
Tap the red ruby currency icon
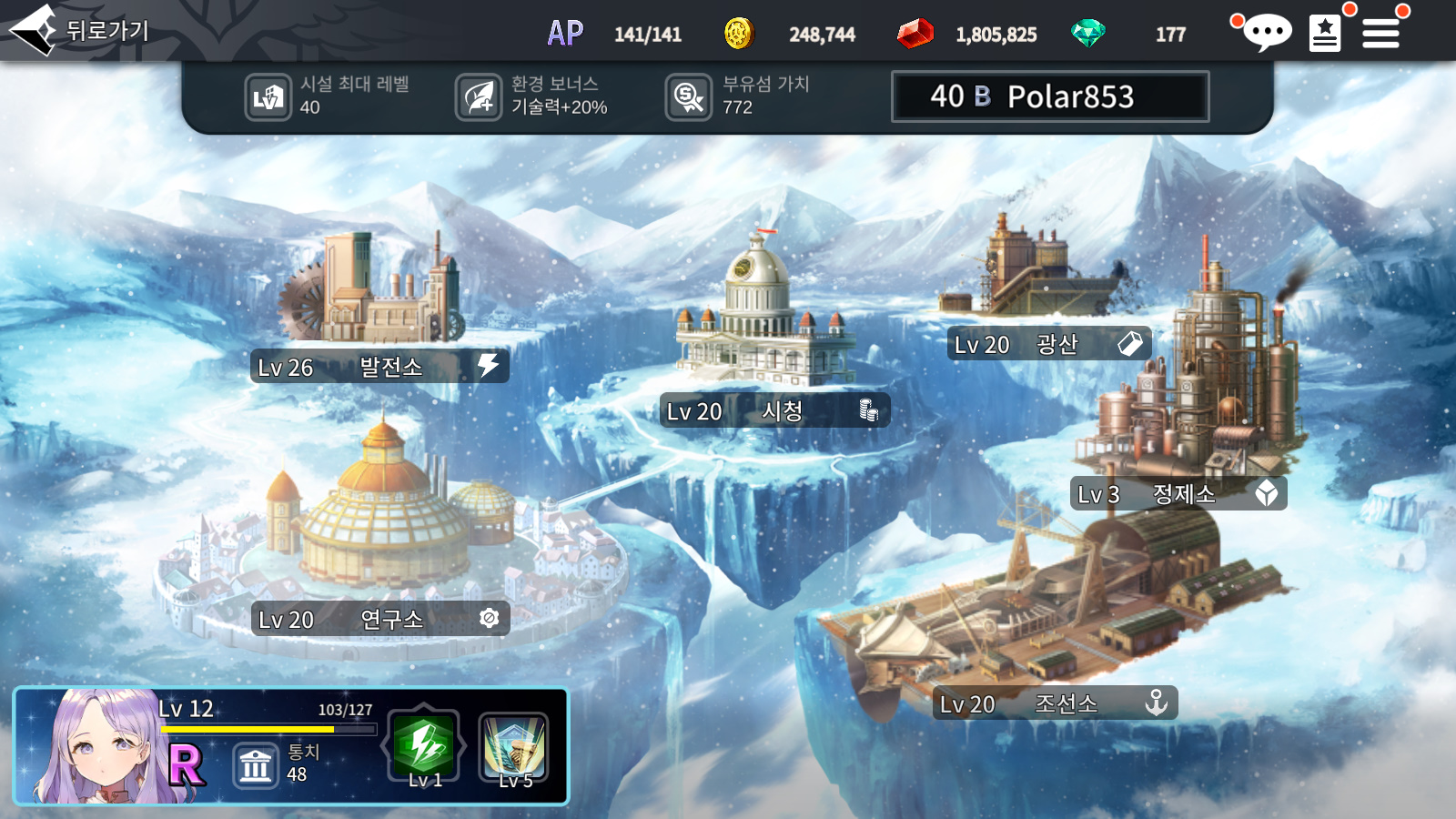pos(915,34)
